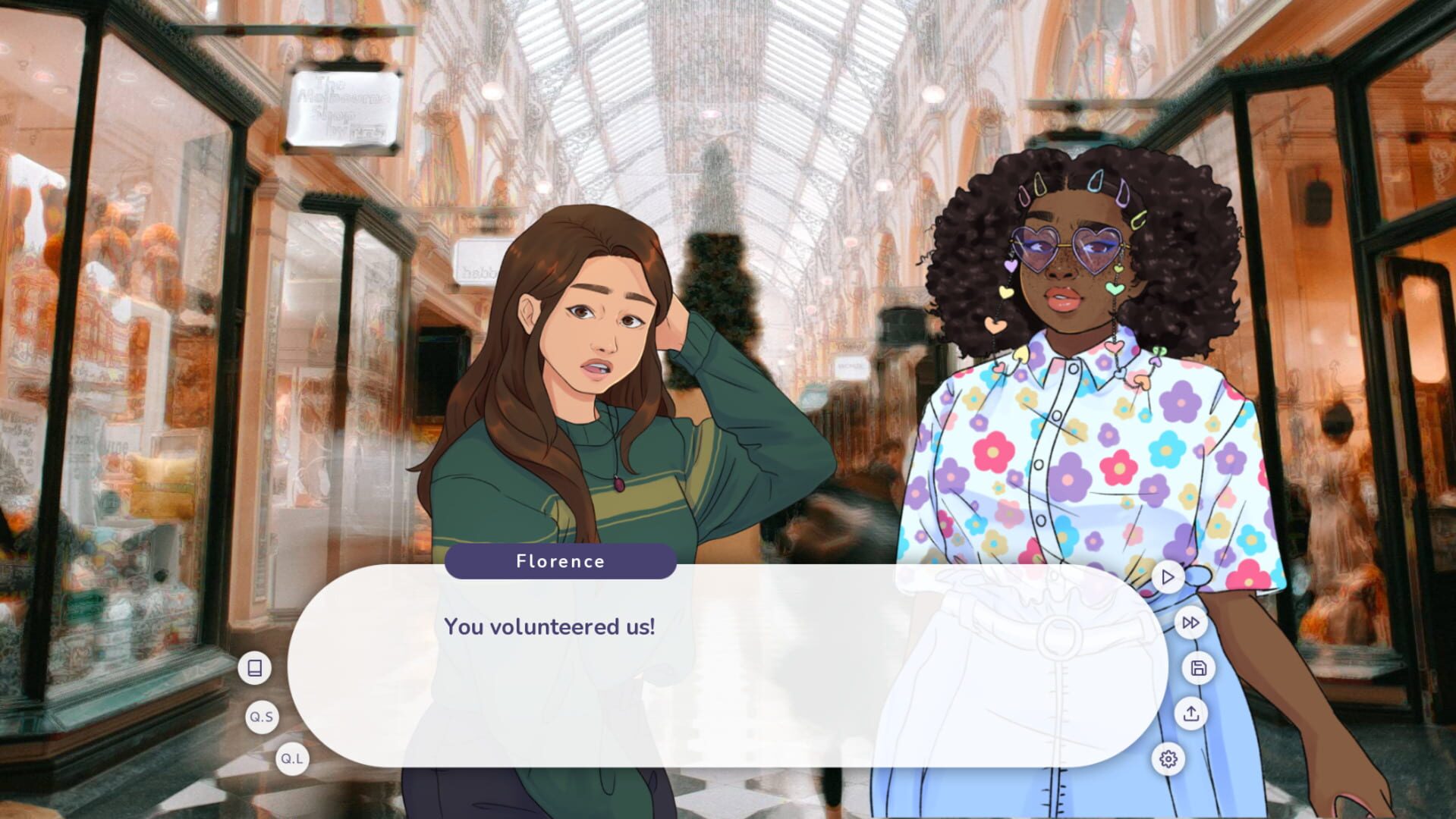Open the dialogue history log

coord(255,667)
